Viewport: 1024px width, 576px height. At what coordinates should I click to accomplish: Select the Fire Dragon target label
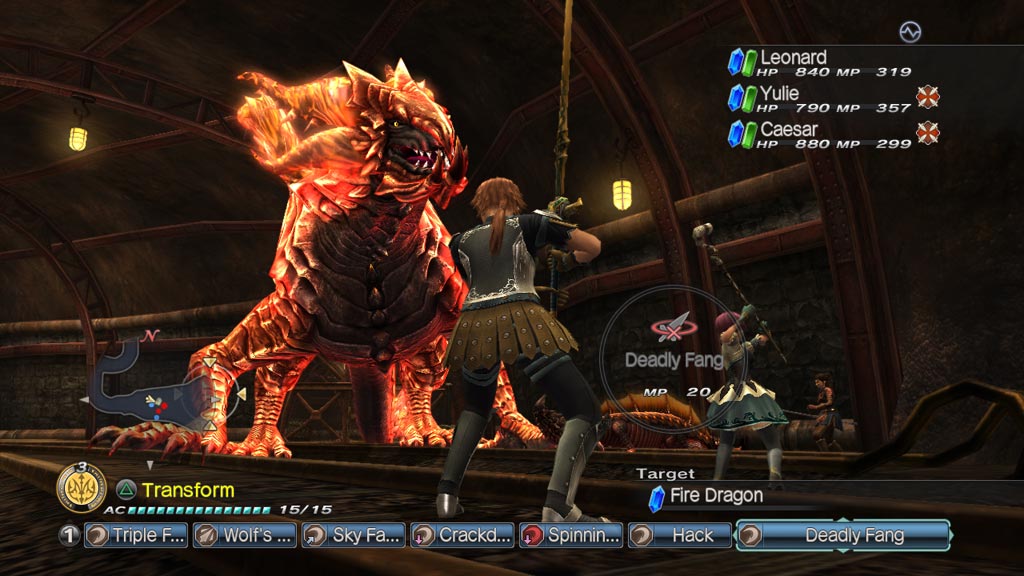[715, 495]
